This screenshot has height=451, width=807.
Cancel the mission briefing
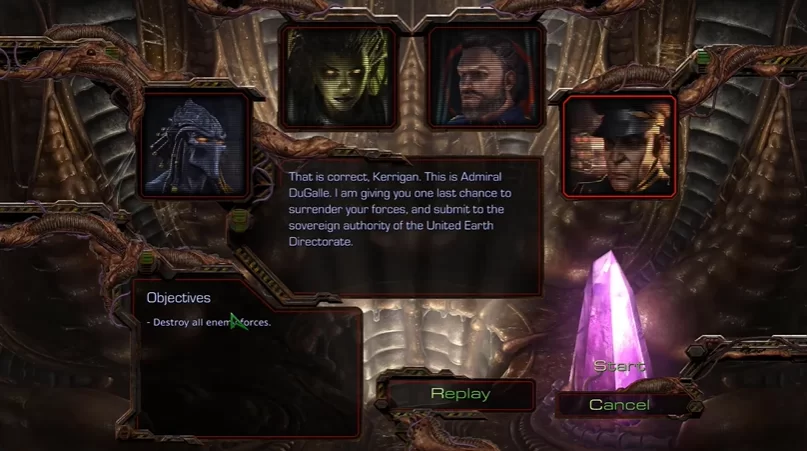point(619,405)
